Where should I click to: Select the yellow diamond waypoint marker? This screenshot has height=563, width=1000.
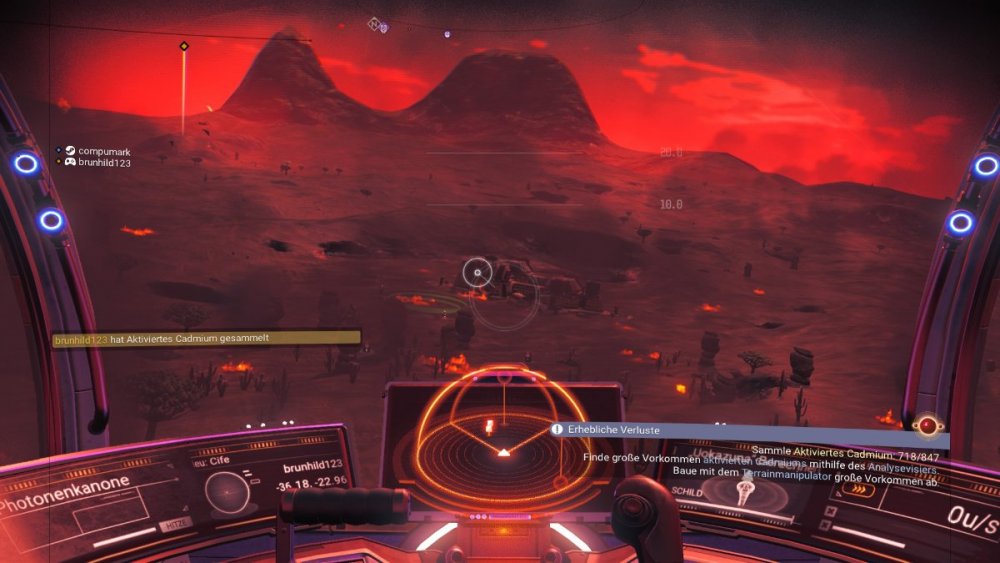coord(184,46)
